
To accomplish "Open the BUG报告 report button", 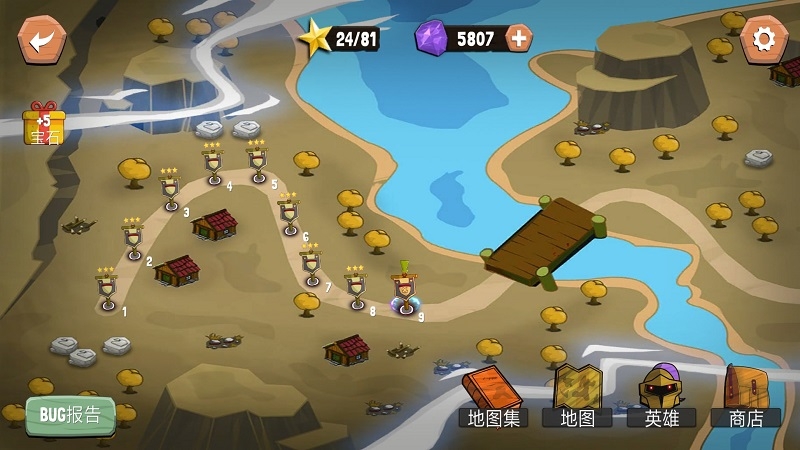I will [x=70, y=414].
